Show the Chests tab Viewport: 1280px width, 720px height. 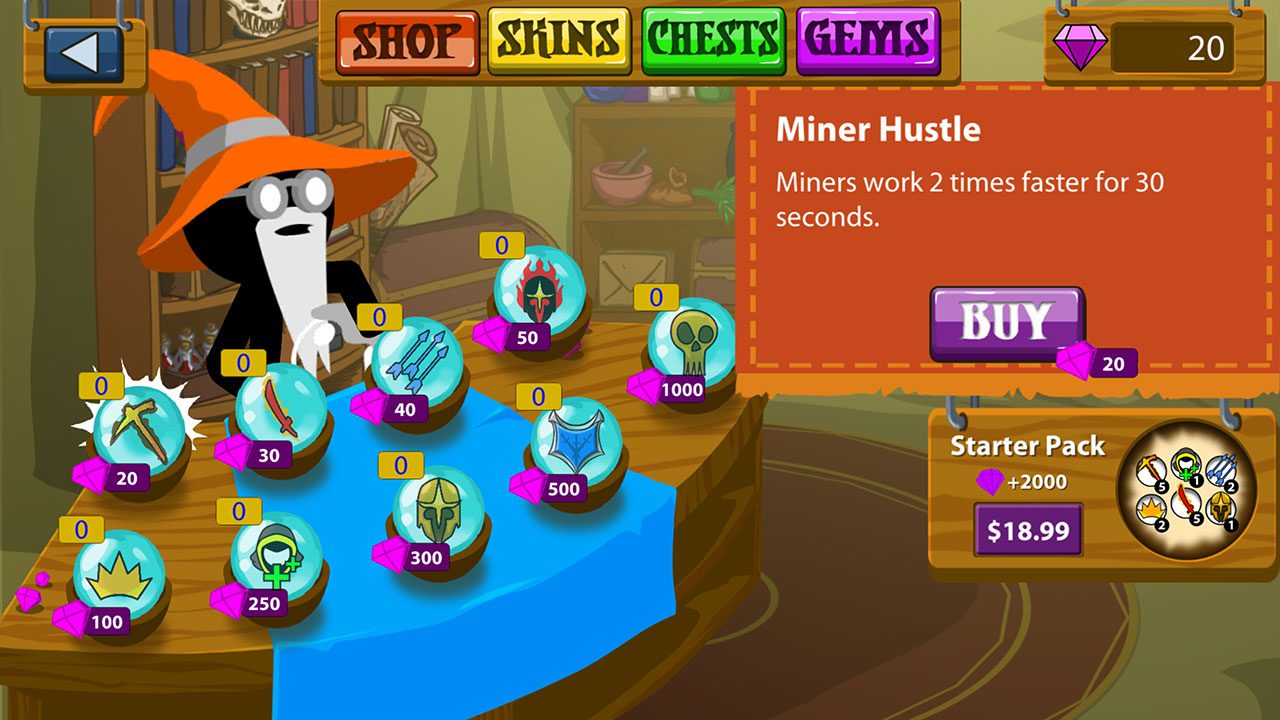point(714,41)
